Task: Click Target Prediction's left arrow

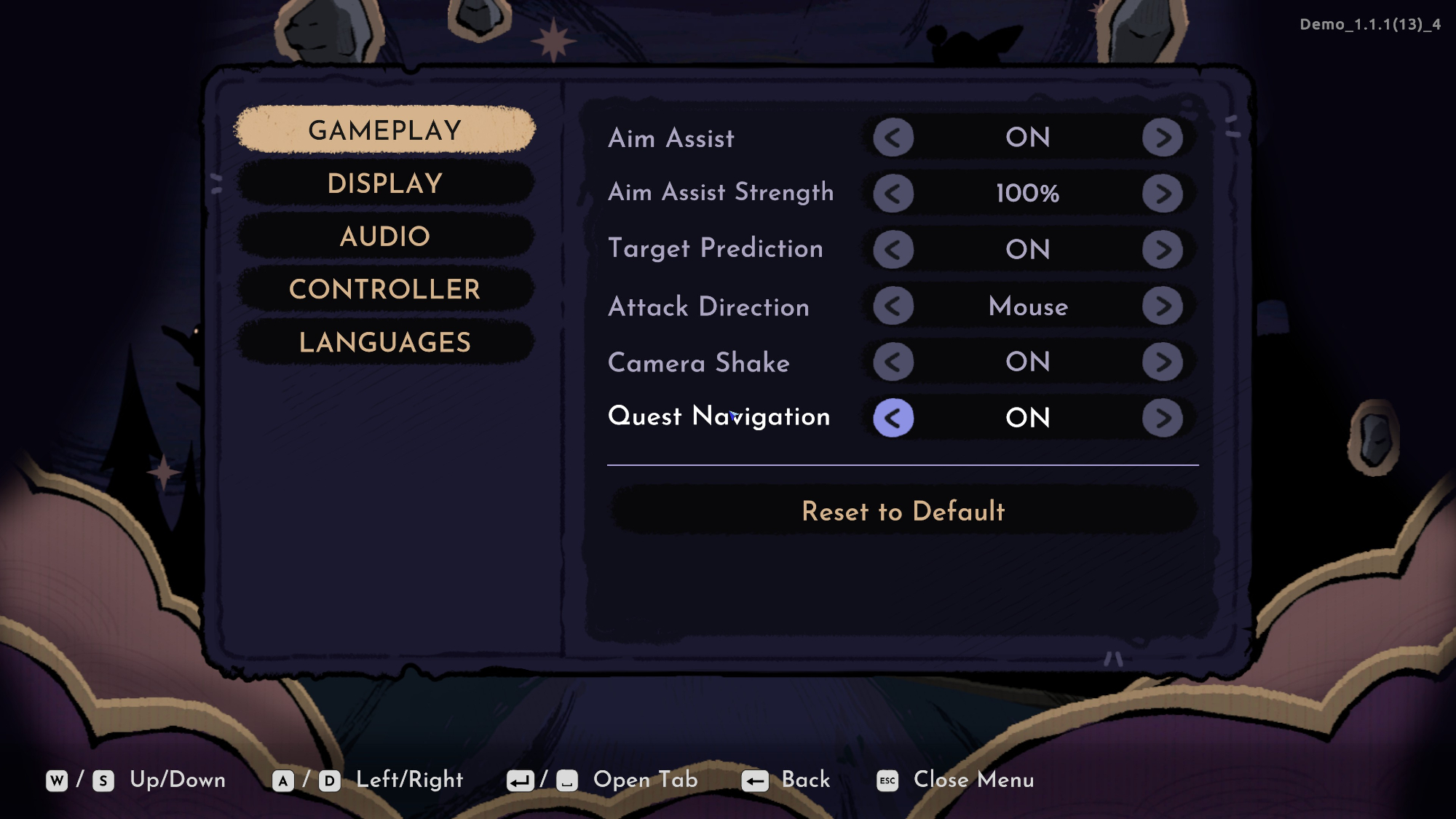Action: [x=893, y=250]
